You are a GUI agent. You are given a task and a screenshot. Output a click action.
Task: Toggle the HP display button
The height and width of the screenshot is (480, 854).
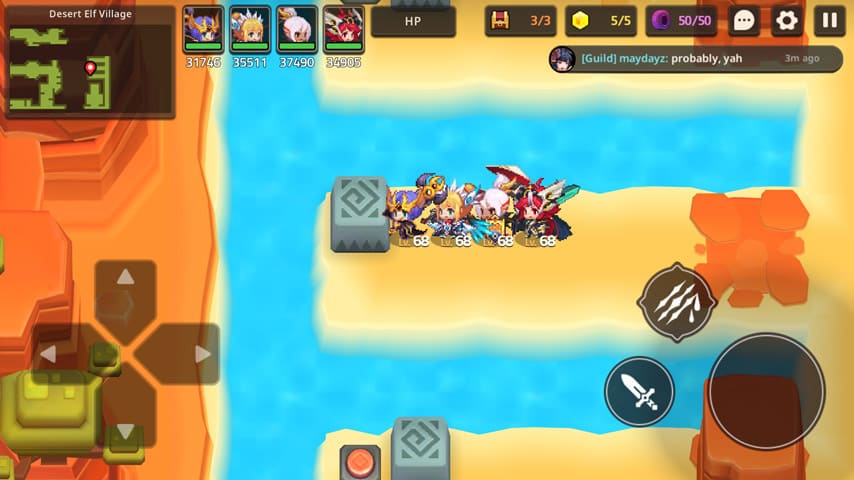(413, 21)
